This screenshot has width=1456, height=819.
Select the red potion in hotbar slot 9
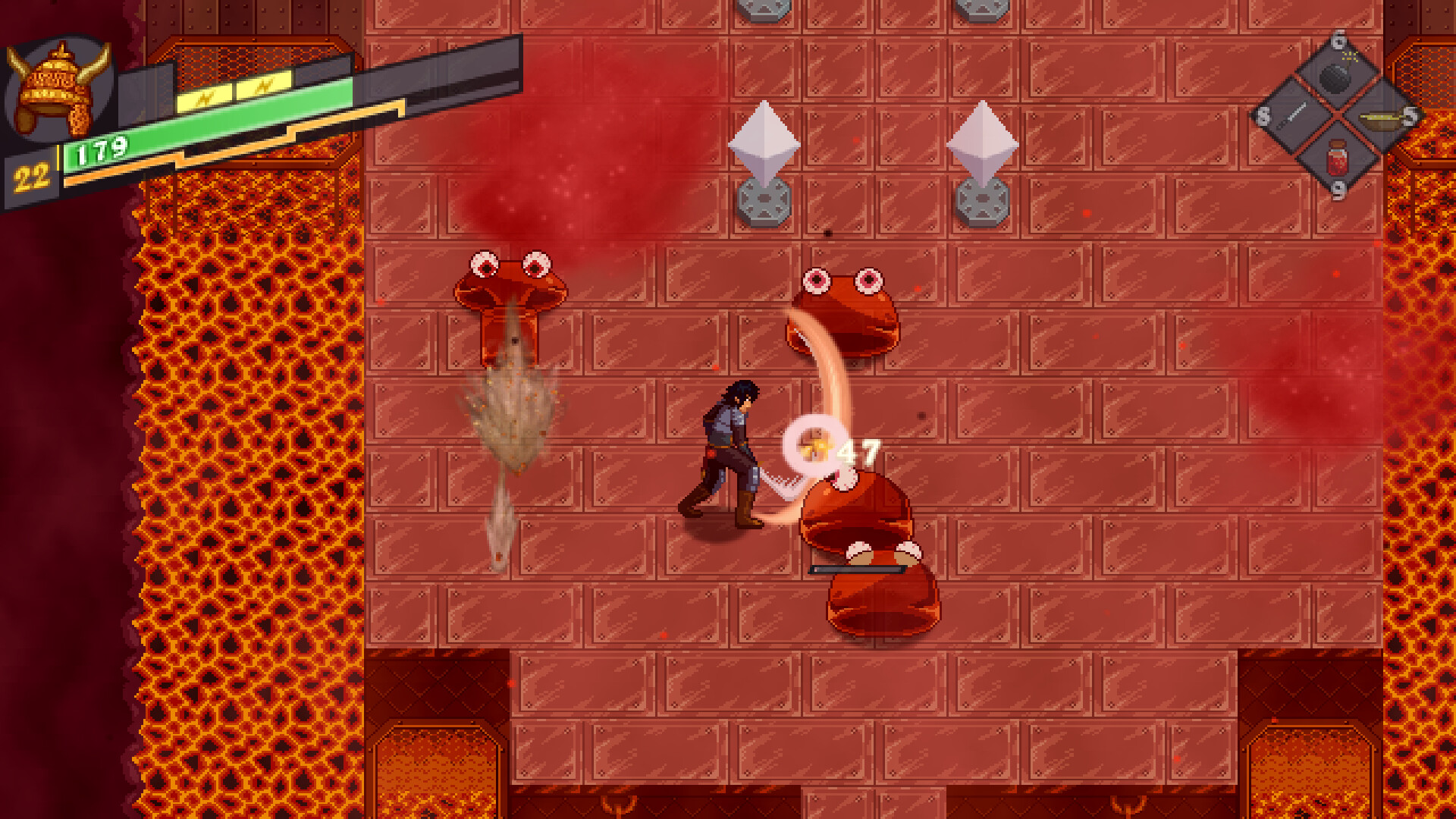pos(1338,162)
